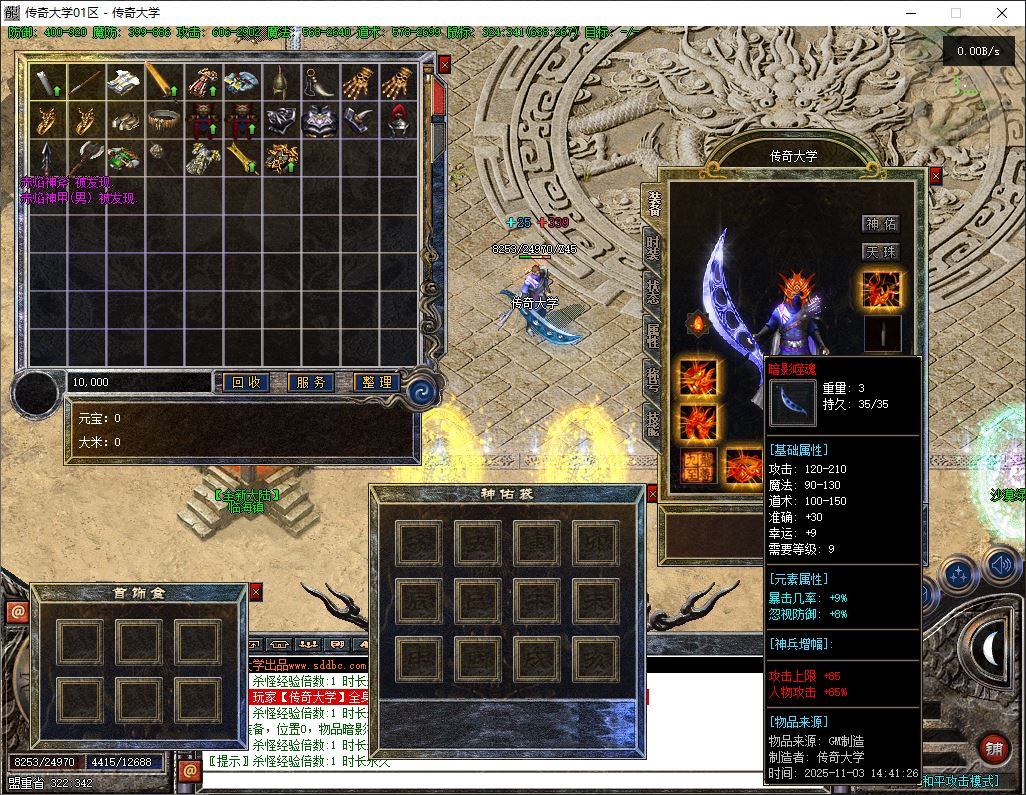Click the 天珠 button

(x=881, y=252)
